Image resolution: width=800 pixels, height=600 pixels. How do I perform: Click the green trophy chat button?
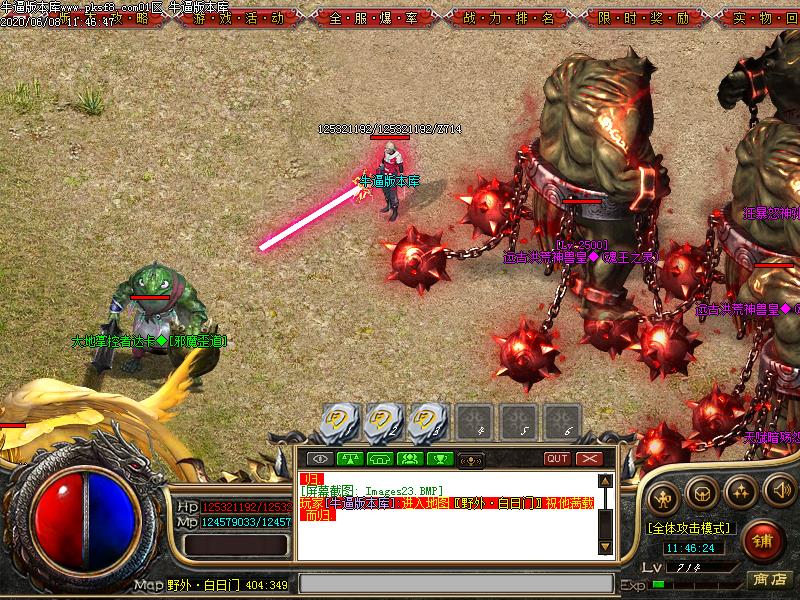coord(439,459)
